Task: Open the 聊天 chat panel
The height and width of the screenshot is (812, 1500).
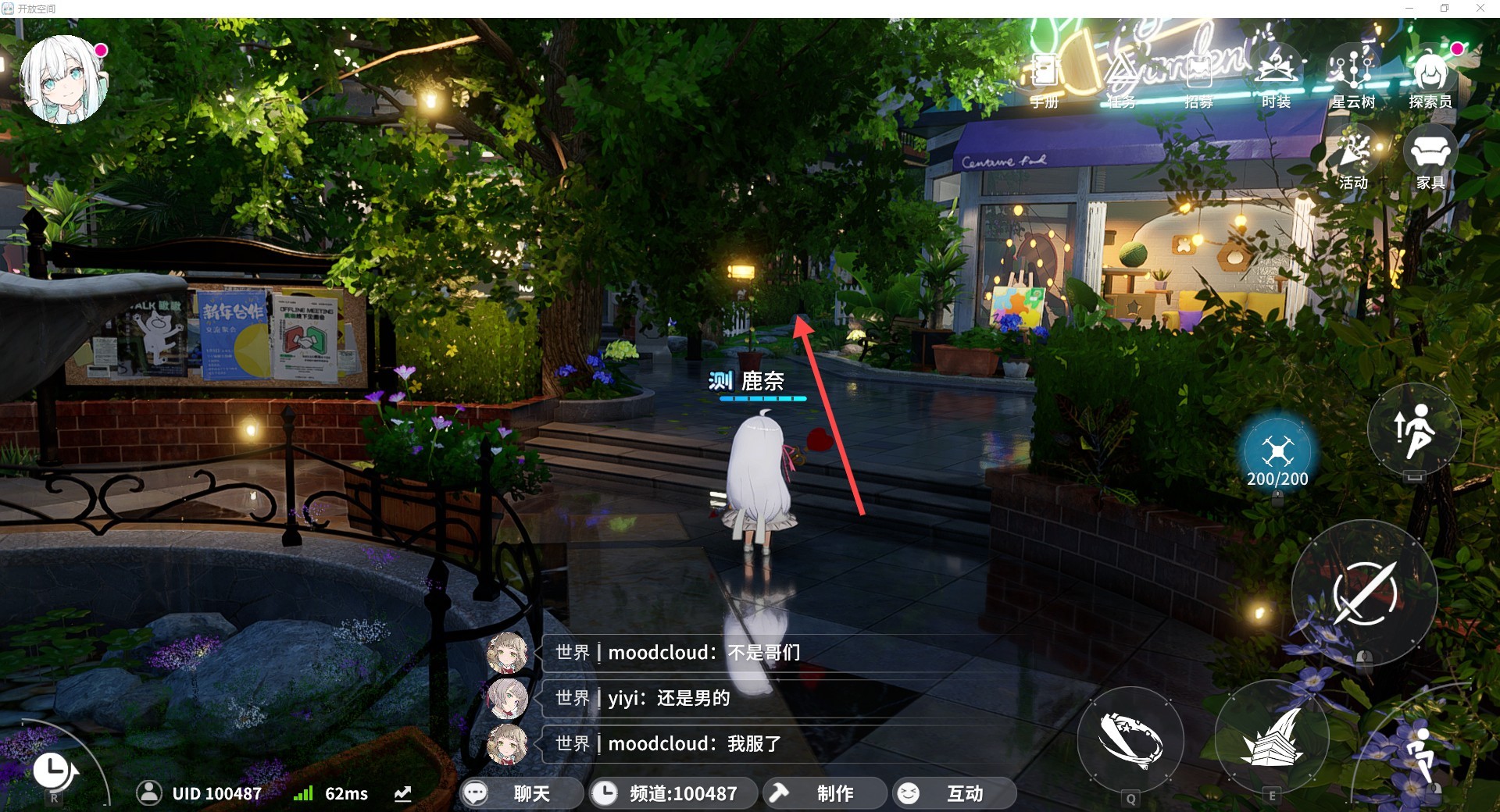Action: 519,793
